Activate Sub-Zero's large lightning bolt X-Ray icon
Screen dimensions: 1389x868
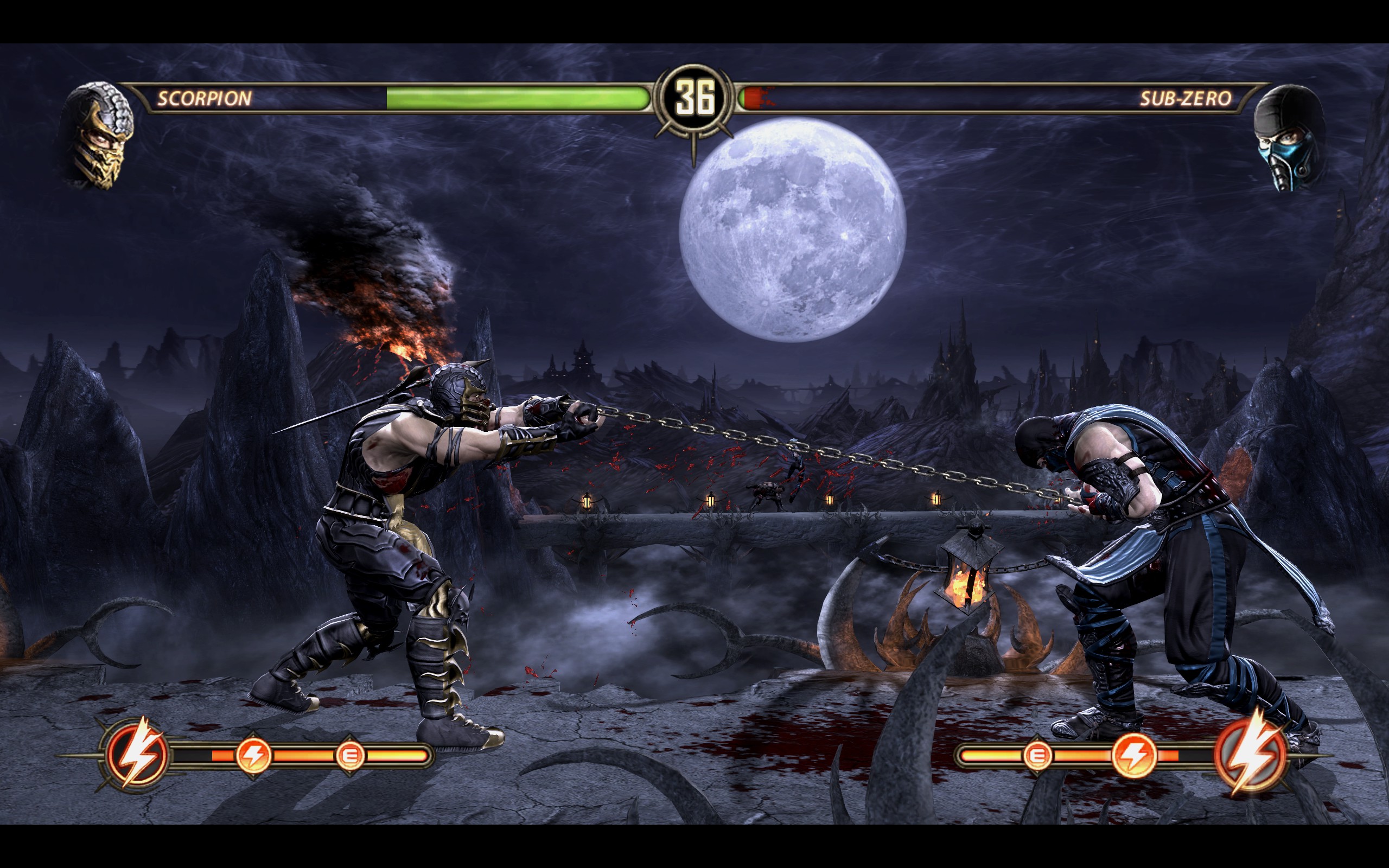tap(1250, 754)
